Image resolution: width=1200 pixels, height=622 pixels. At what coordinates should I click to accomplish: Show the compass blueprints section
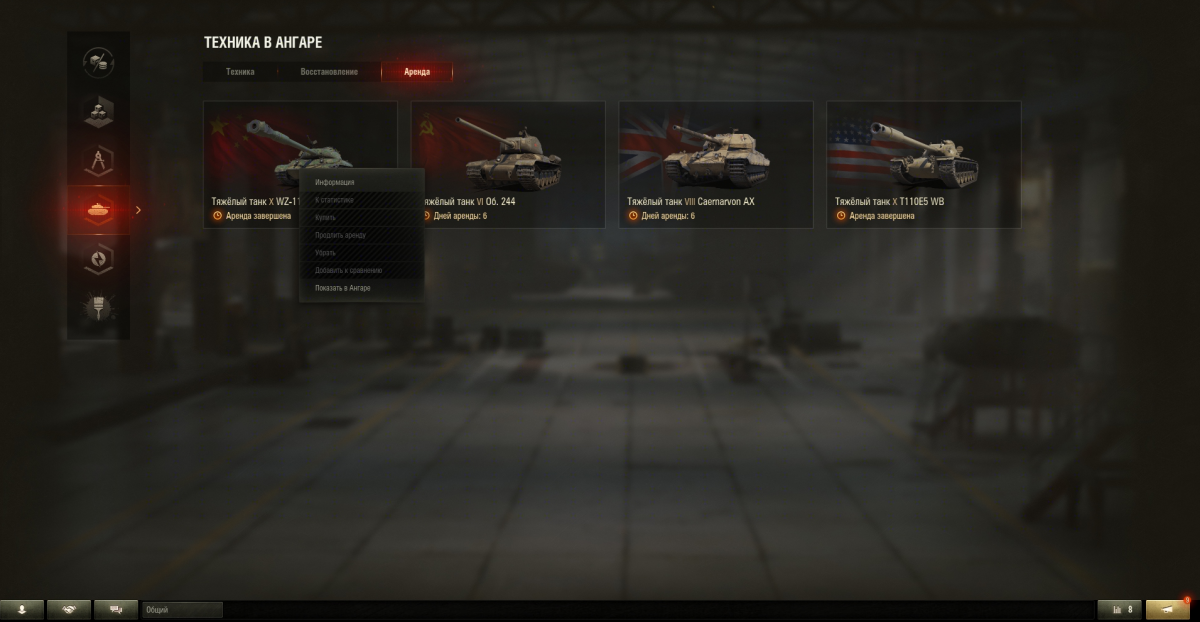[x=98, y=160]
